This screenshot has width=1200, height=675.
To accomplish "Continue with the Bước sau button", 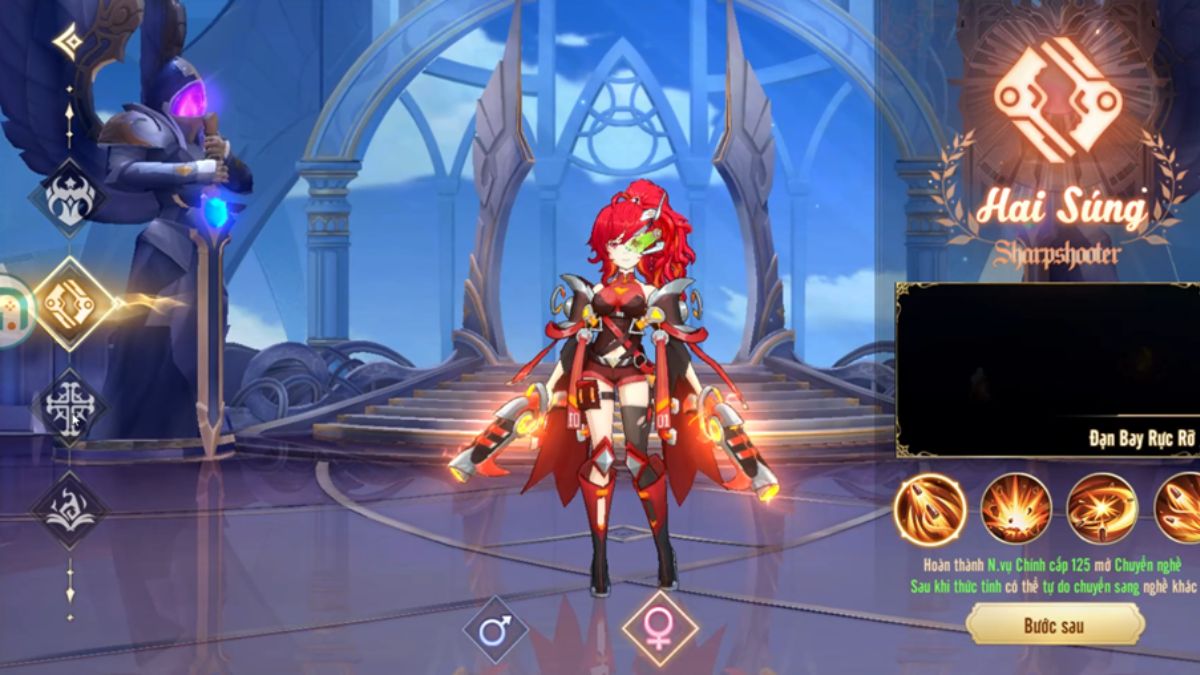I will 1054,626.
